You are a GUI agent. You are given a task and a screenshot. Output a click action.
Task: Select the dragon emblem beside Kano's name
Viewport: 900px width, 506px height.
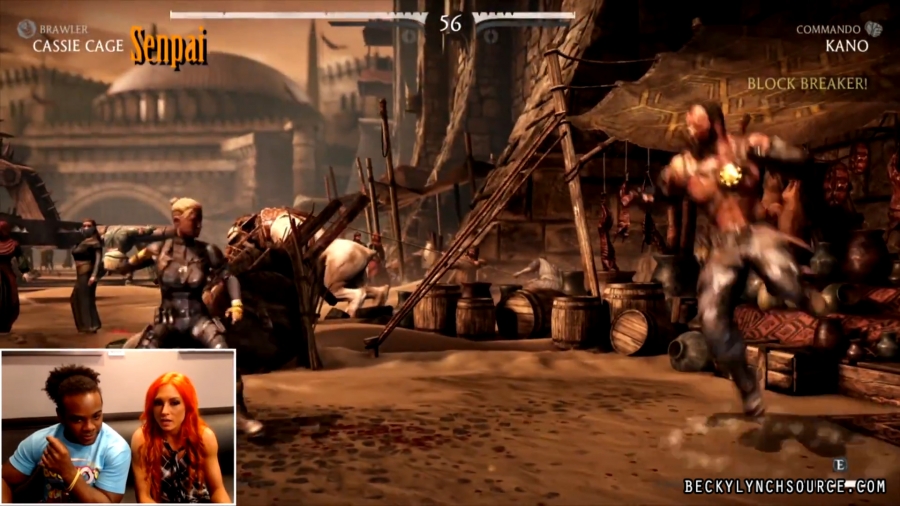point(874,29)
